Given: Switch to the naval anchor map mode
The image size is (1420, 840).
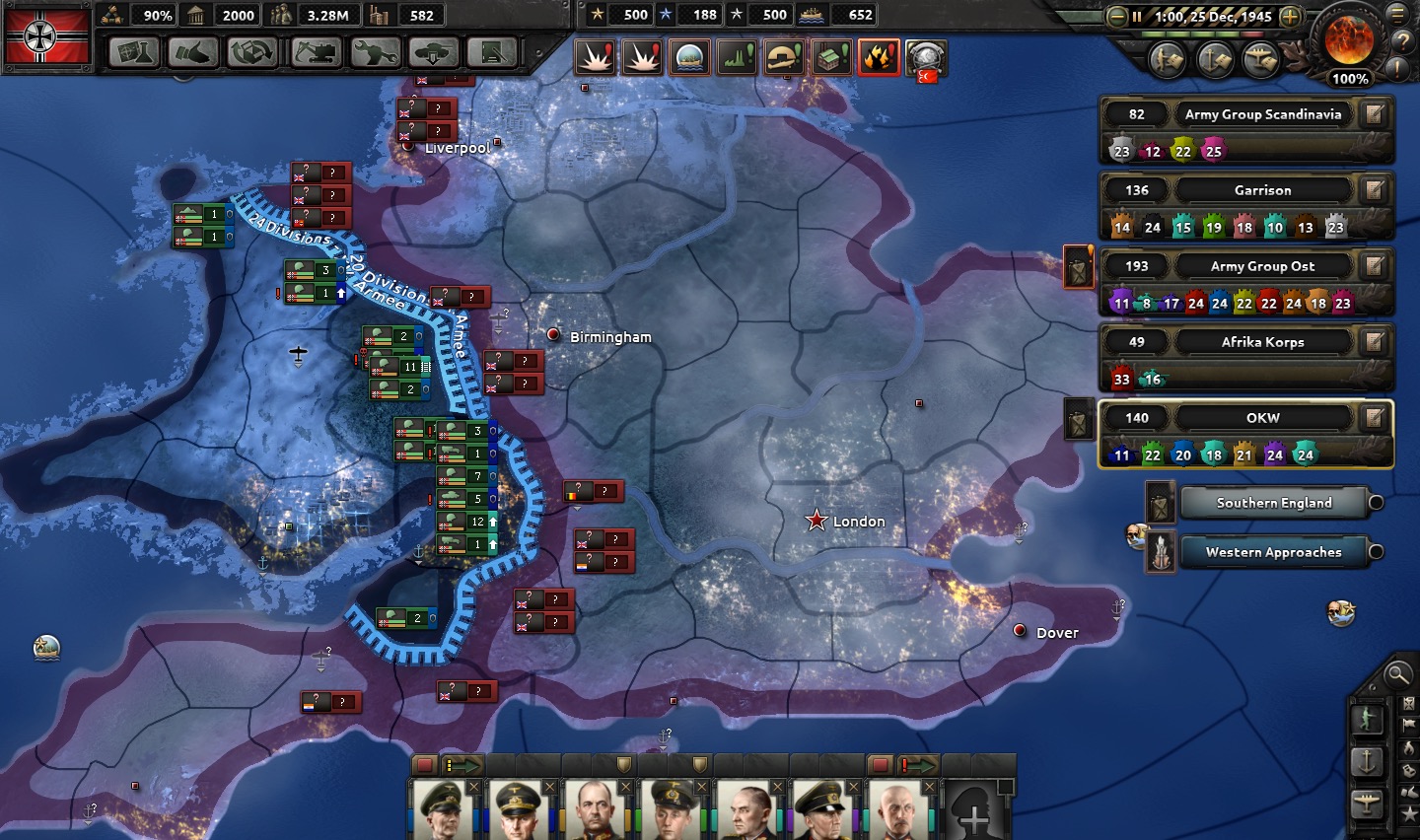Looking at the screenshot, I should coord(1367,761).
